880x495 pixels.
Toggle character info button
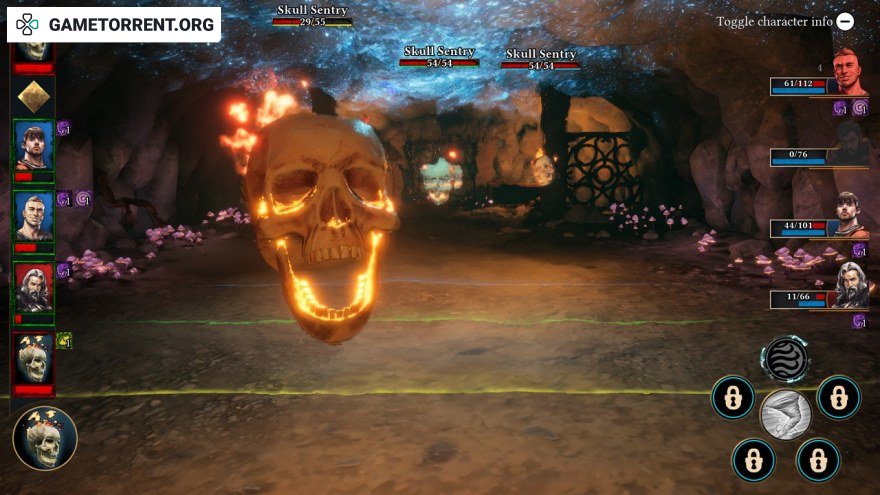tap(846, 21)
